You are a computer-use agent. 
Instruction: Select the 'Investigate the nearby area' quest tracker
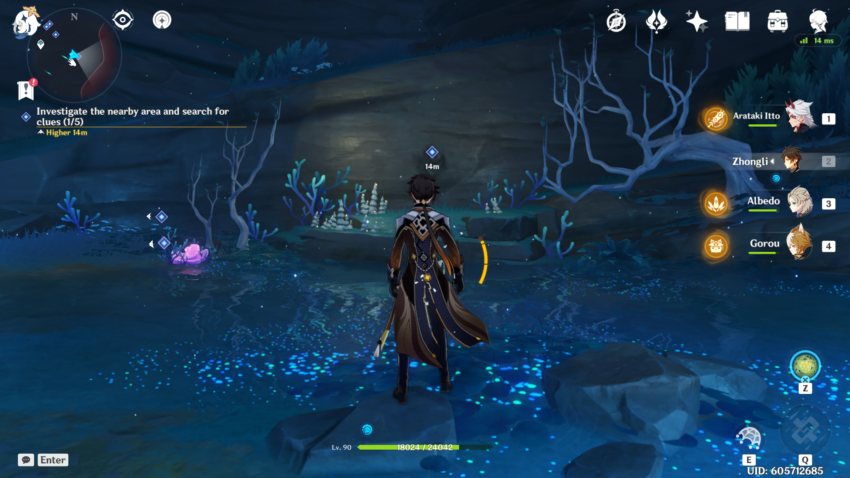(132, 117)
